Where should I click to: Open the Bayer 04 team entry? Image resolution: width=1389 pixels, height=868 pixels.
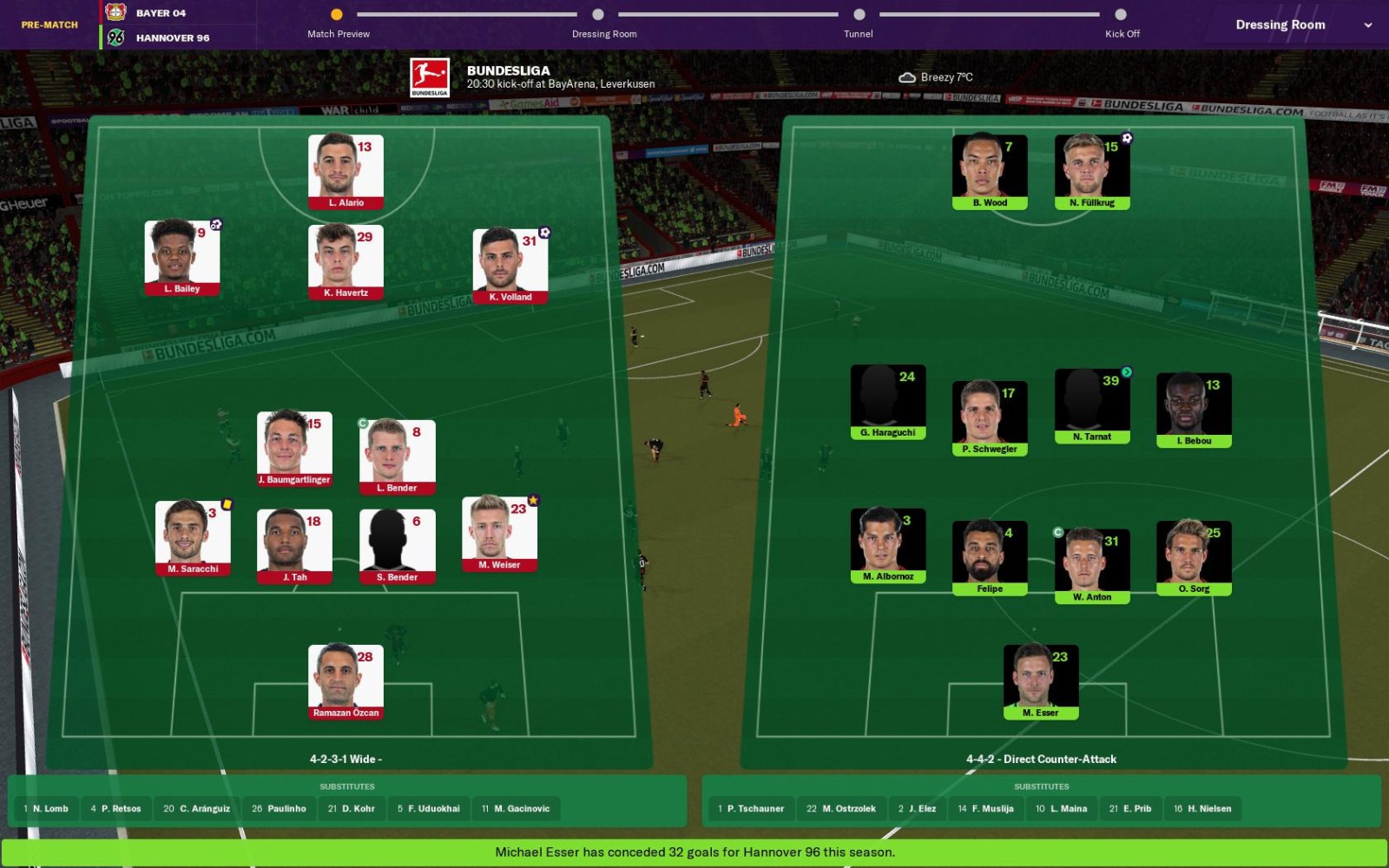[x=161, y=13]
